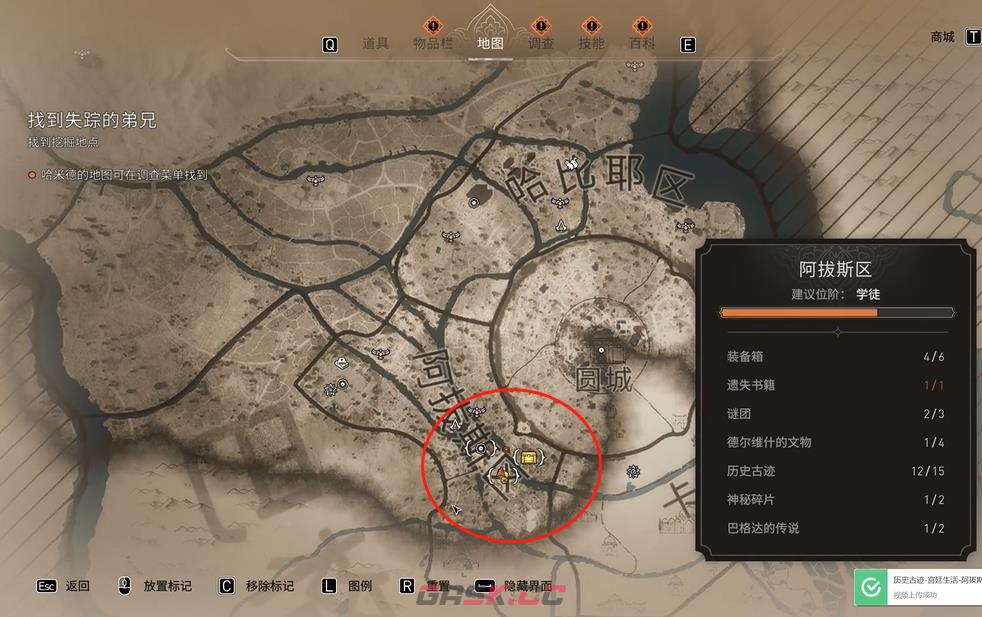Click the 装备箱 row in district panel
This screenshot has height=617, width=982.
[x=835, y=356]
